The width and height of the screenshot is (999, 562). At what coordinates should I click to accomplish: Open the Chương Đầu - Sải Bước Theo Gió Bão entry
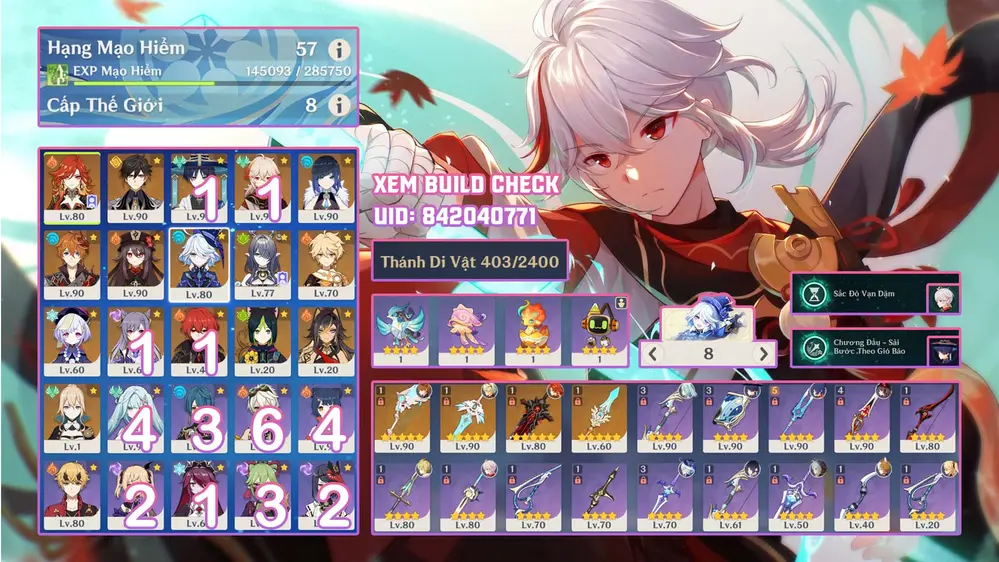[875, 349]
